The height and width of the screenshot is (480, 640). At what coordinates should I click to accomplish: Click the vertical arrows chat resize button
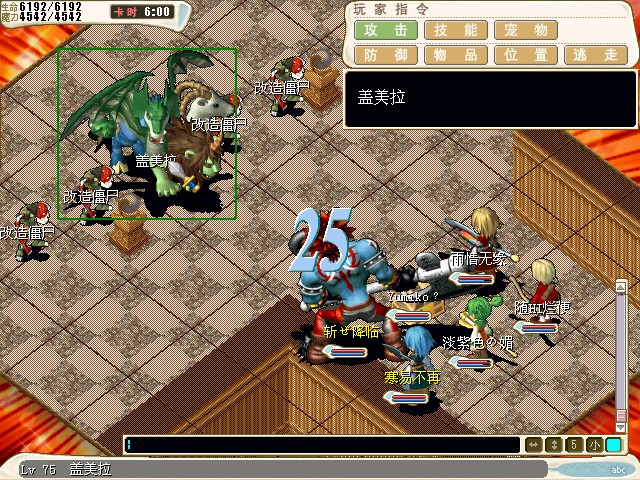click(554, 445)
